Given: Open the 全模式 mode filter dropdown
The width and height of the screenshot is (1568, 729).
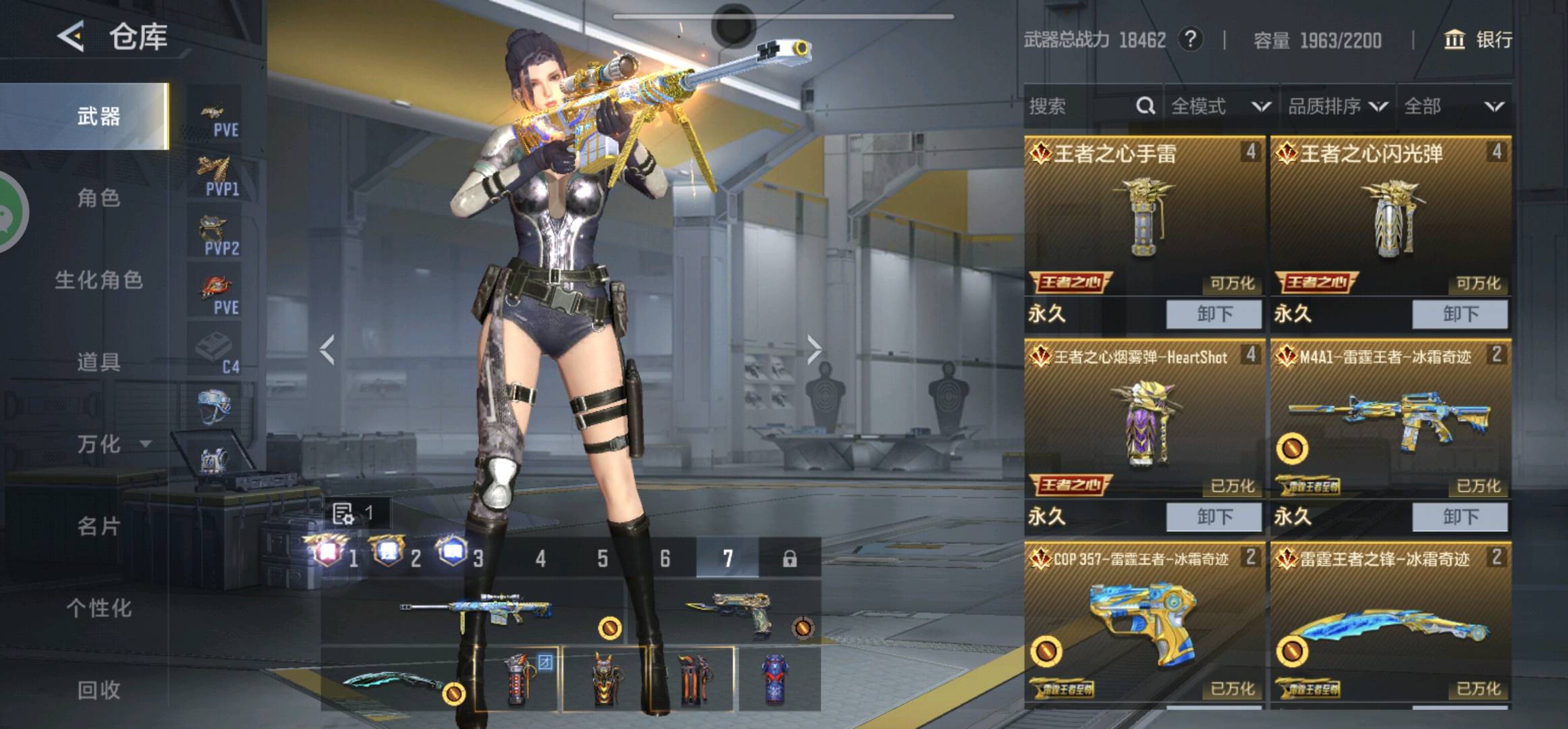Looking at the screenshot, I should (1220, 106).
